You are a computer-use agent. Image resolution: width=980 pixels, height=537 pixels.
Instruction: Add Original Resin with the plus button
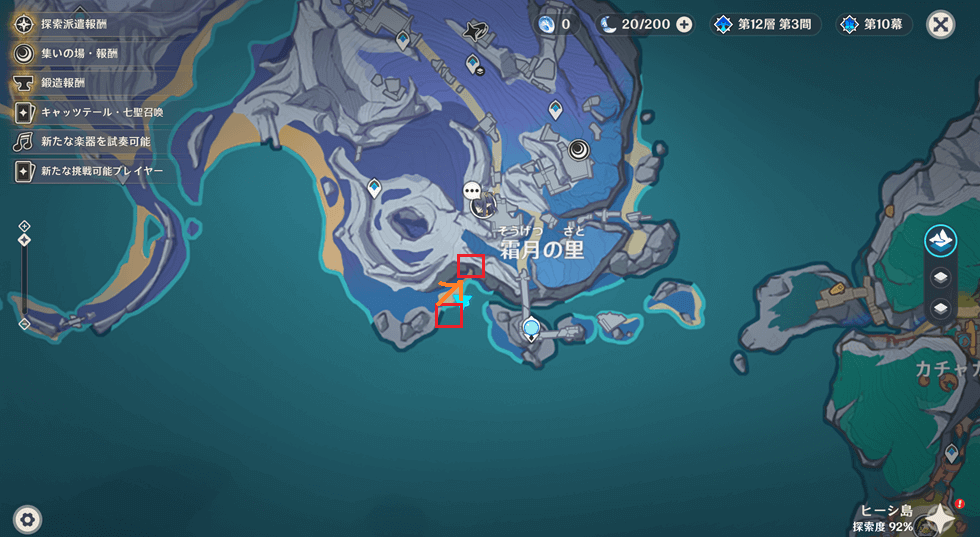click(x=684, y=24)
